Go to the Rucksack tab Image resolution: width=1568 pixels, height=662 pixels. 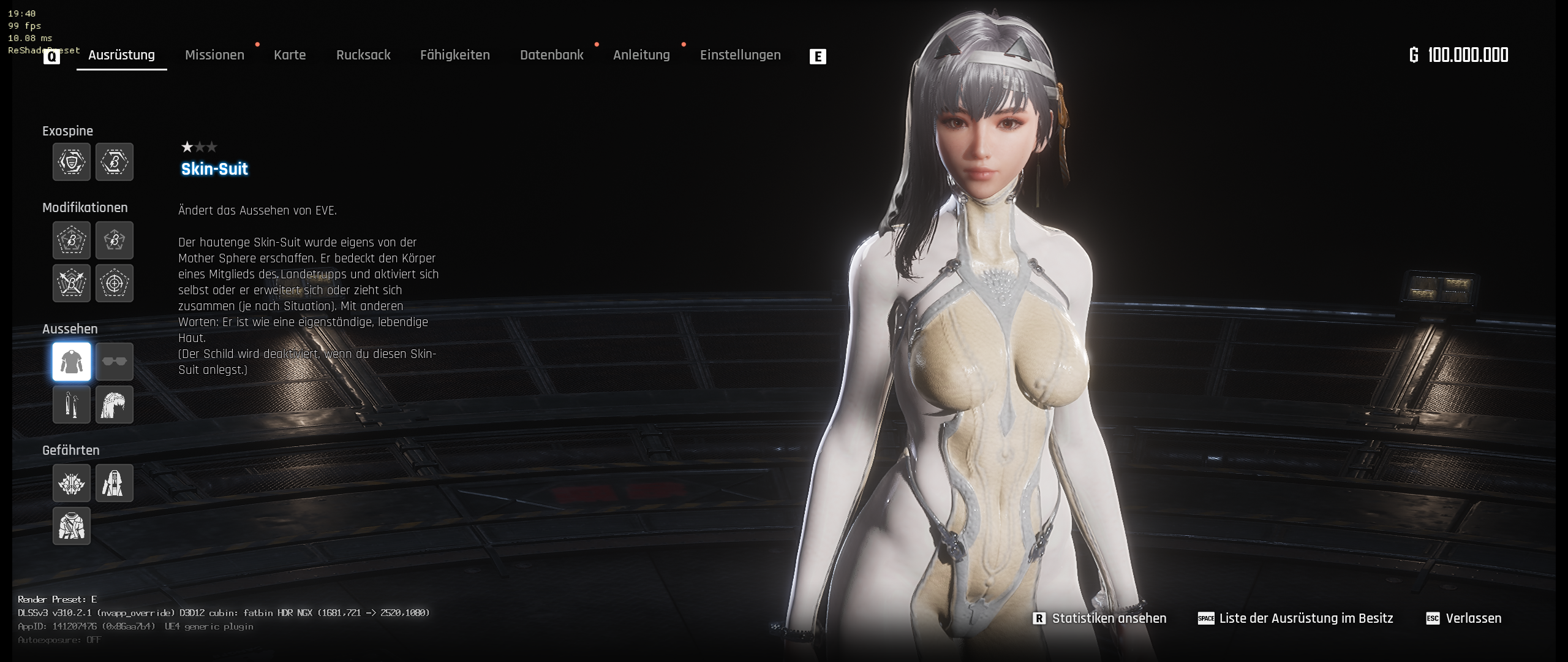click(363, 55)
